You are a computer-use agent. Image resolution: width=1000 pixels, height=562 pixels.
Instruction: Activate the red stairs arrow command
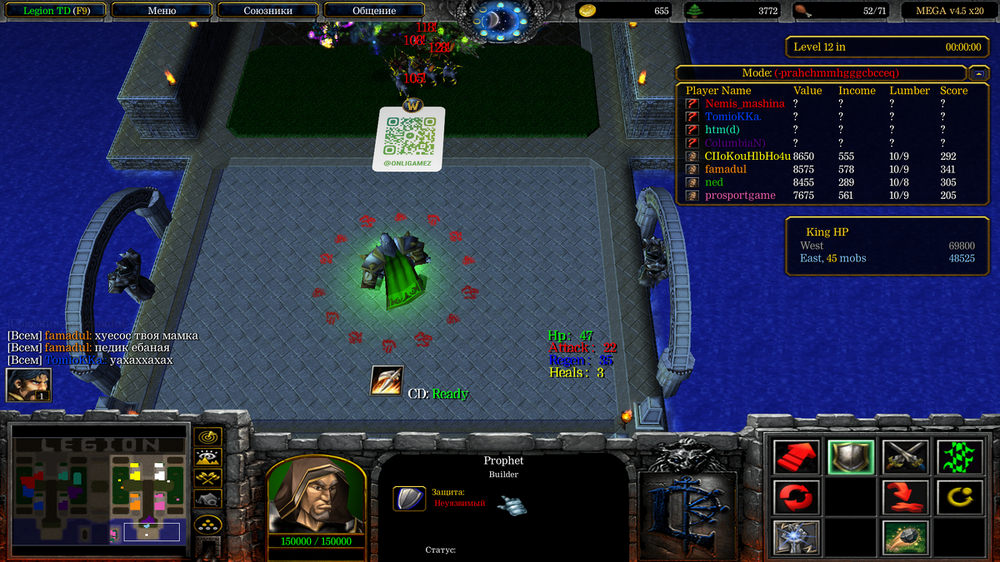797,457
